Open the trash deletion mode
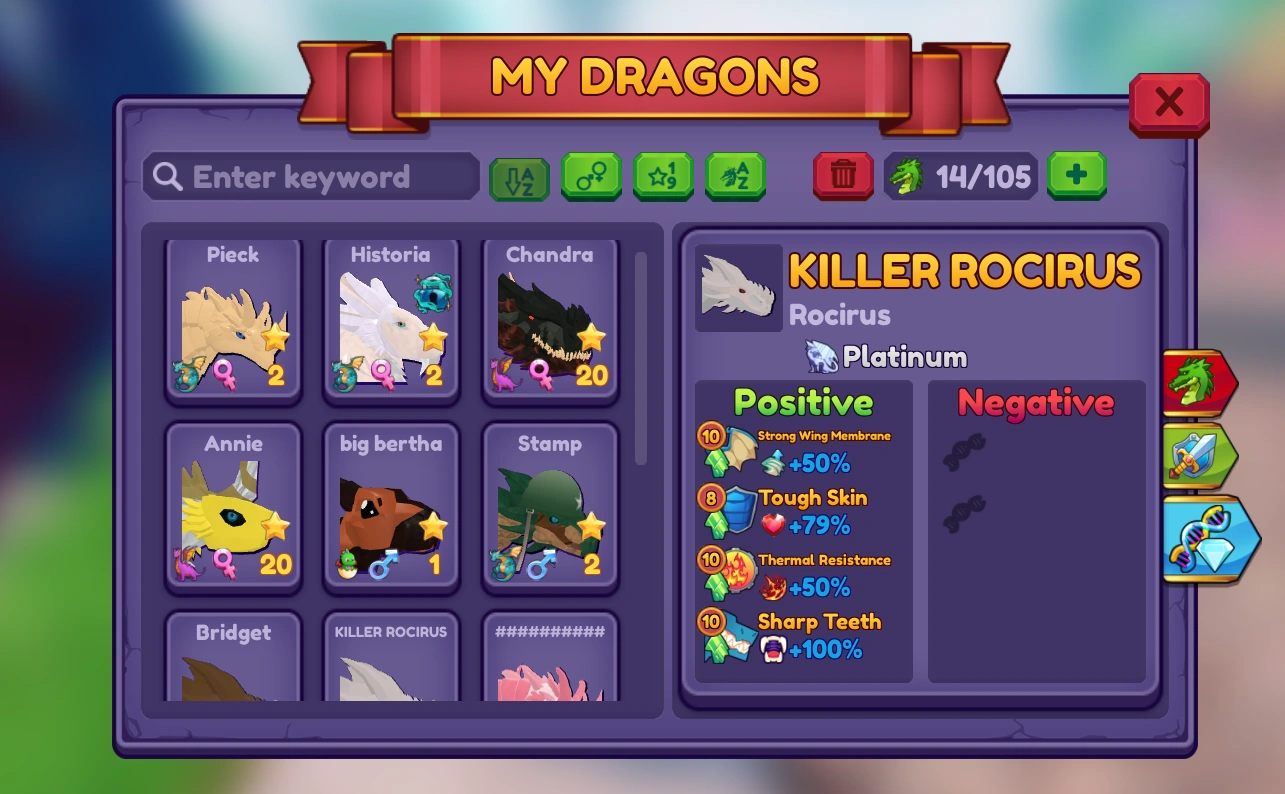This screenshot has width=1285, height=794. click(x=843, y=176)
